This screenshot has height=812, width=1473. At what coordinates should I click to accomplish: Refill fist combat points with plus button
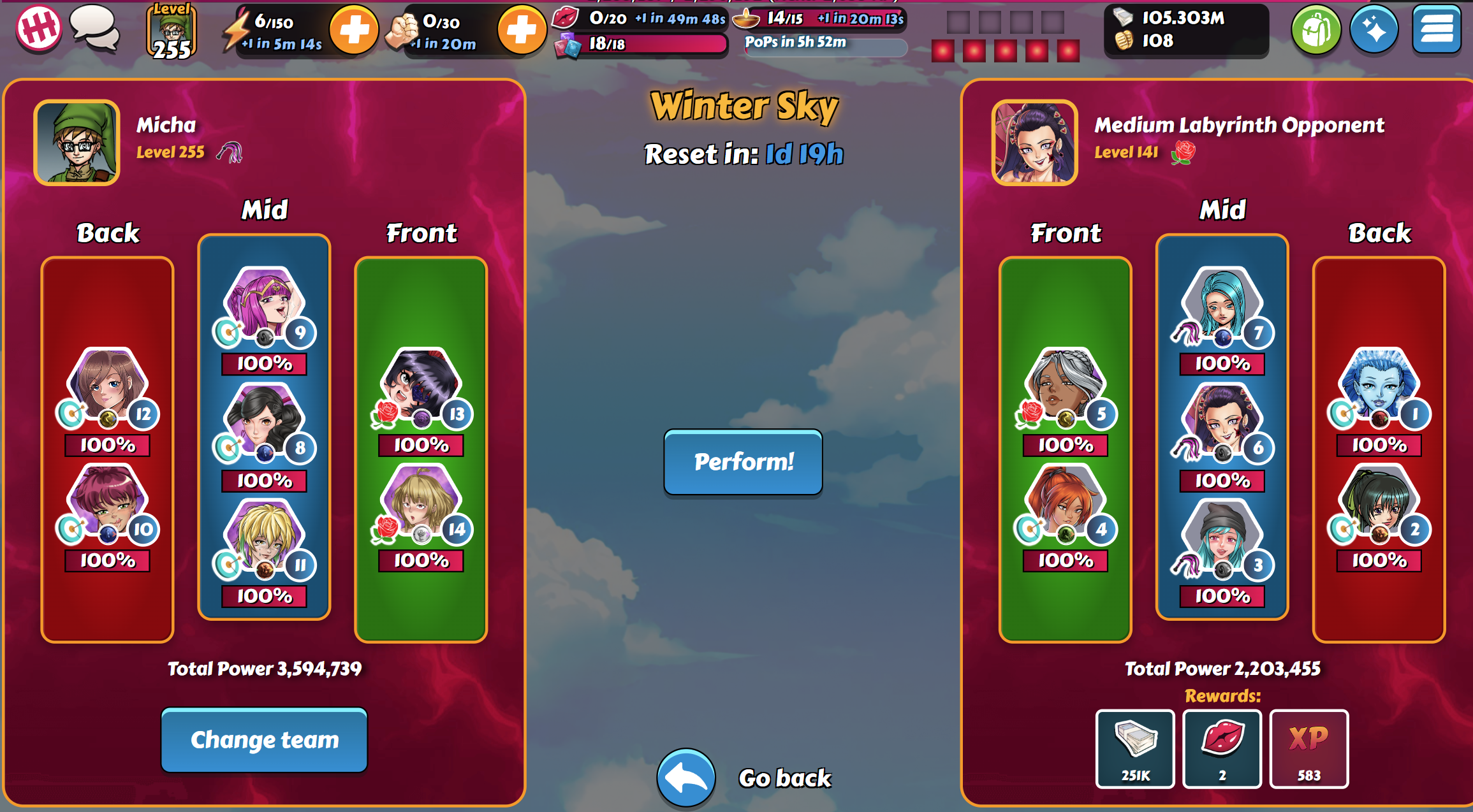pos(522,29)
